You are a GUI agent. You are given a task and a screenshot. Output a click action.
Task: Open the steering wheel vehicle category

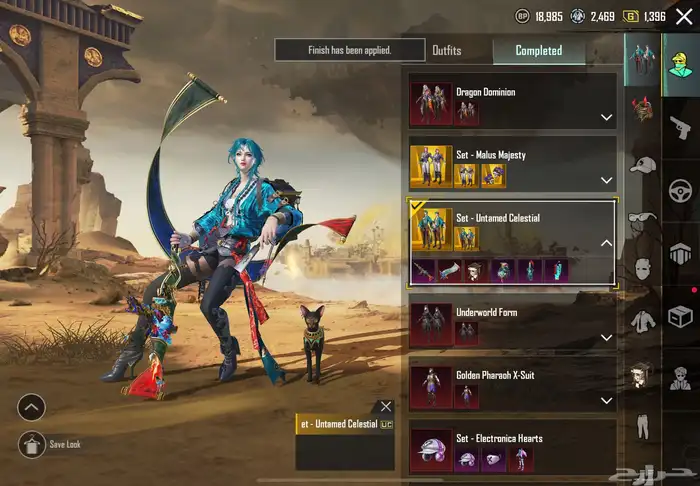[681, 190]
